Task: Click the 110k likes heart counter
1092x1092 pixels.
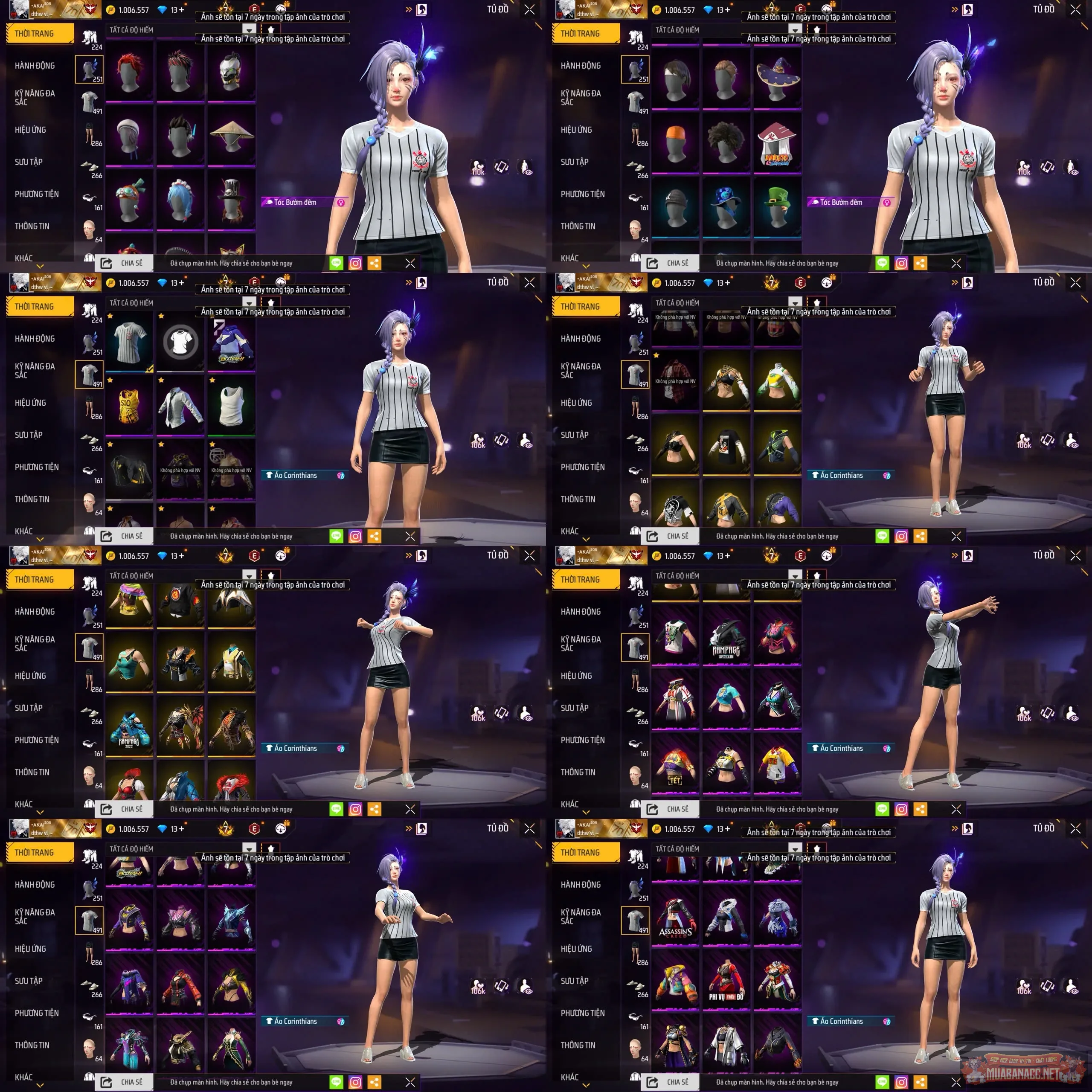Action: tap(478, 167)
